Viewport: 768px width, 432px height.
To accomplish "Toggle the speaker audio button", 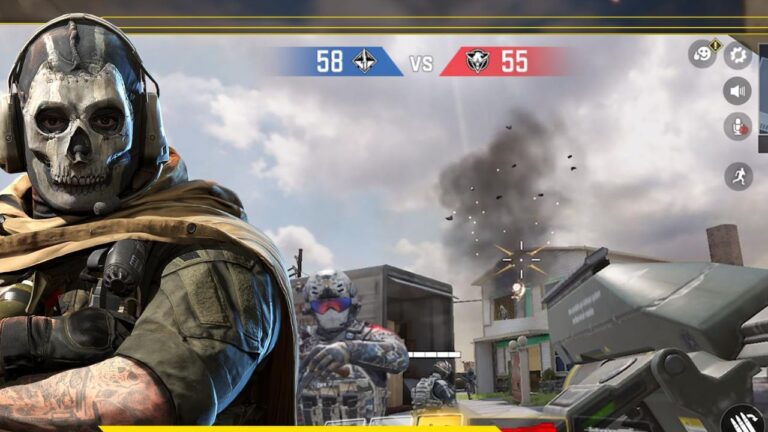I will (738, 91).
